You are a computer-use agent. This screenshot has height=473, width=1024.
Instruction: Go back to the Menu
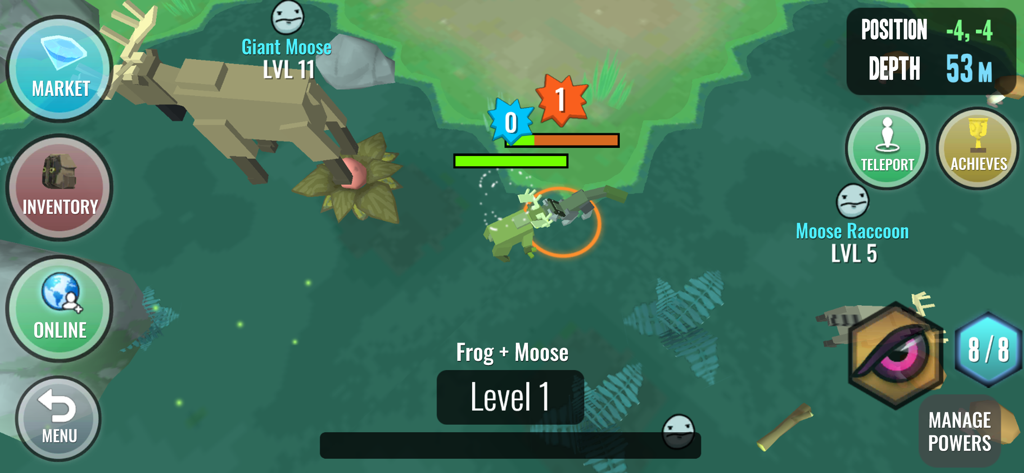click(58, 419)
